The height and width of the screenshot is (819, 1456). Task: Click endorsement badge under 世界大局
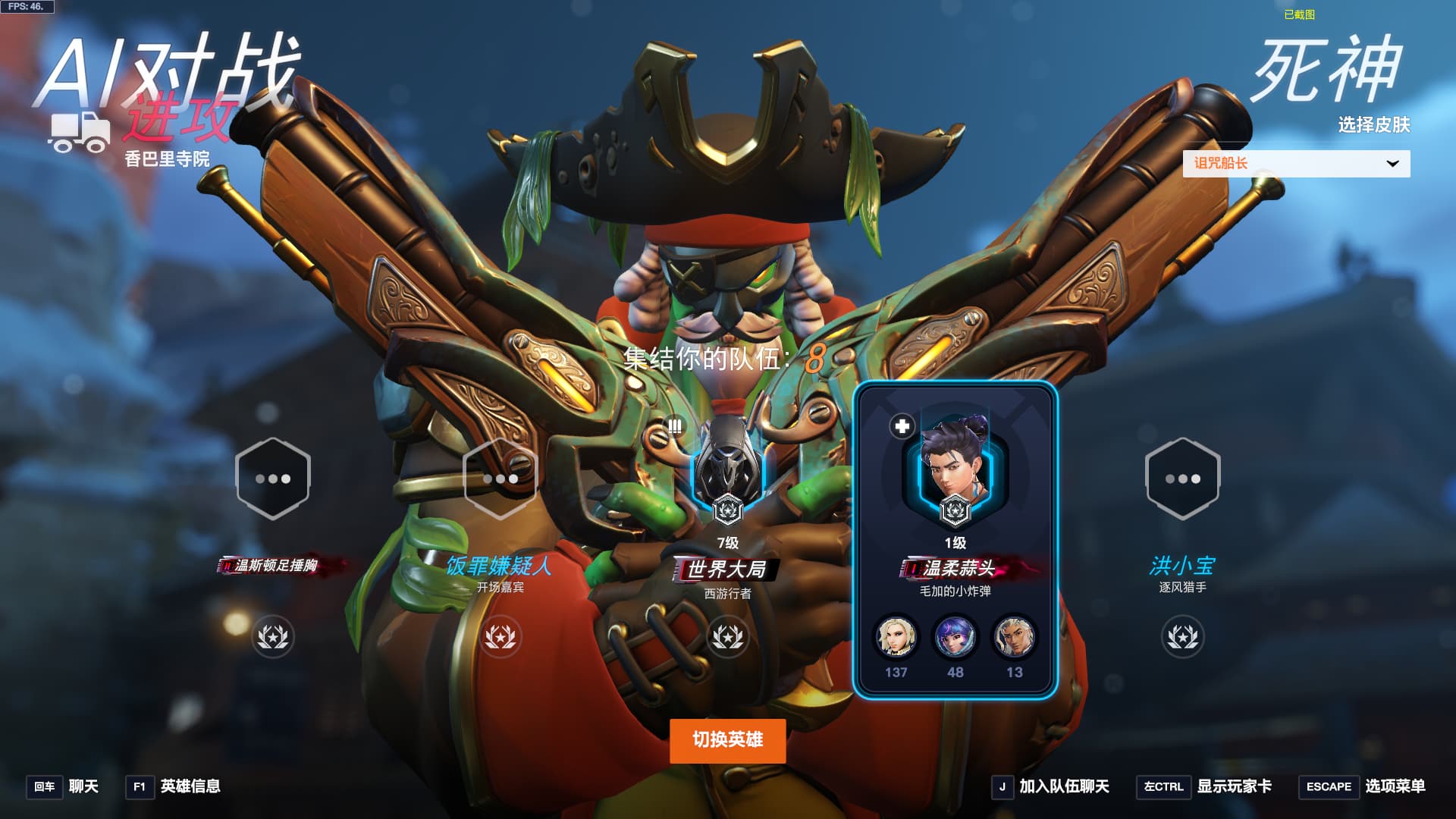click(x=727, y=637)
